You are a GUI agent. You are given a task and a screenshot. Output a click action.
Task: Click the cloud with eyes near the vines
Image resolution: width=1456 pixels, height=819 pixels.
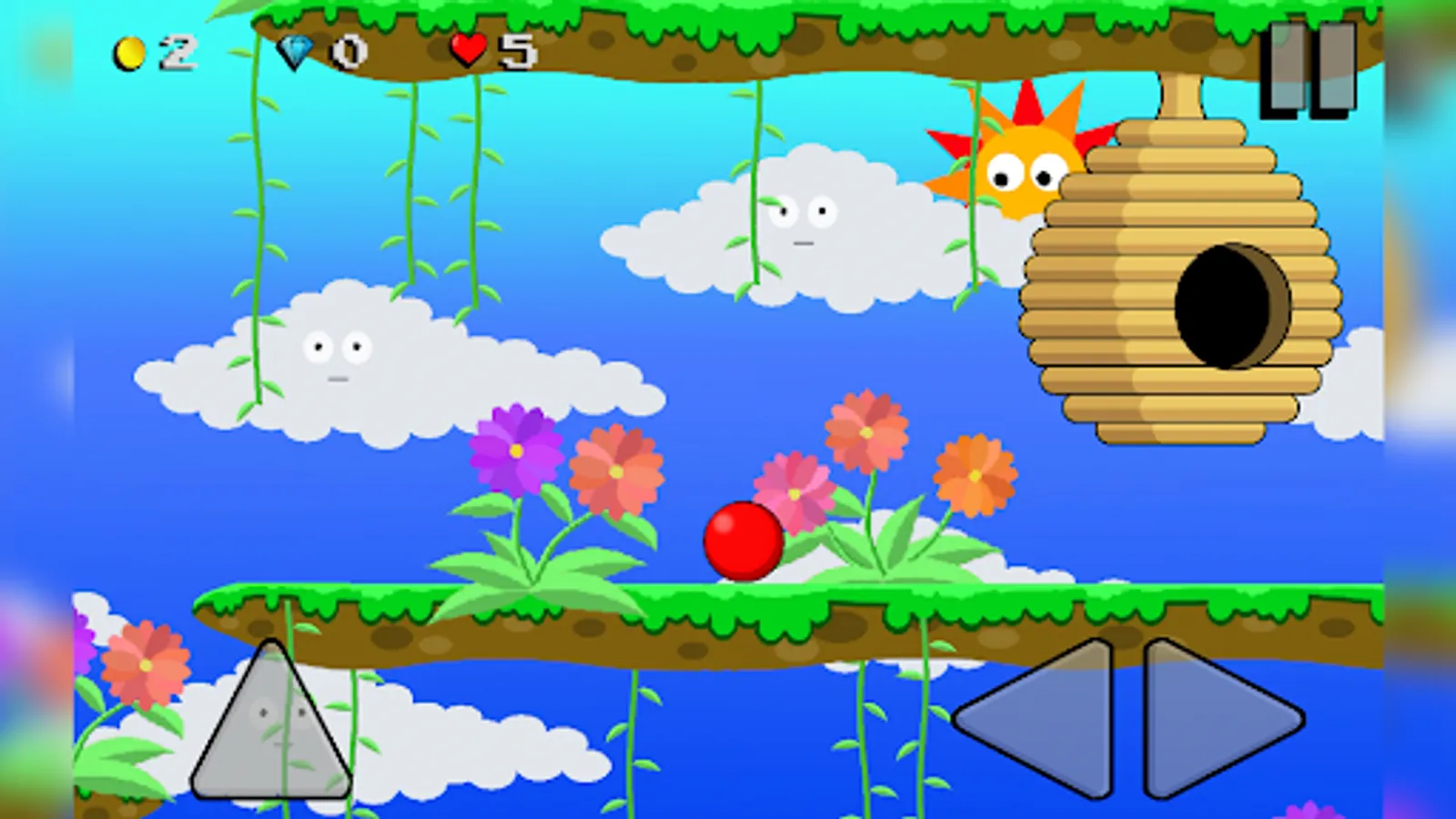[x=337, y=355]
